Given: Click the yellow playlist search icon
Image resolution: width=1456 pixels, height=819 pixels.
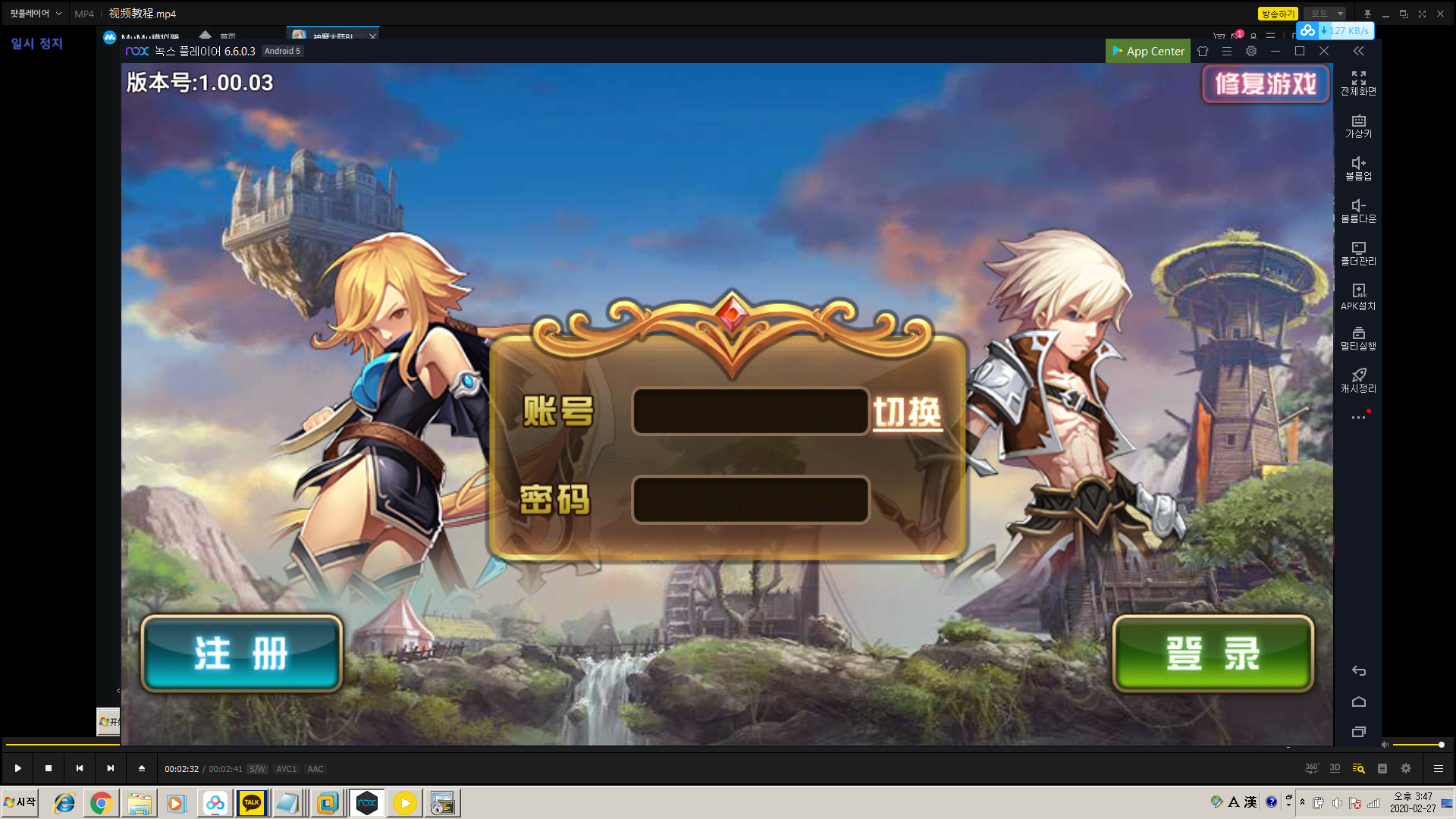Looking at the screenshot, I should click(x=1357, y=768).
